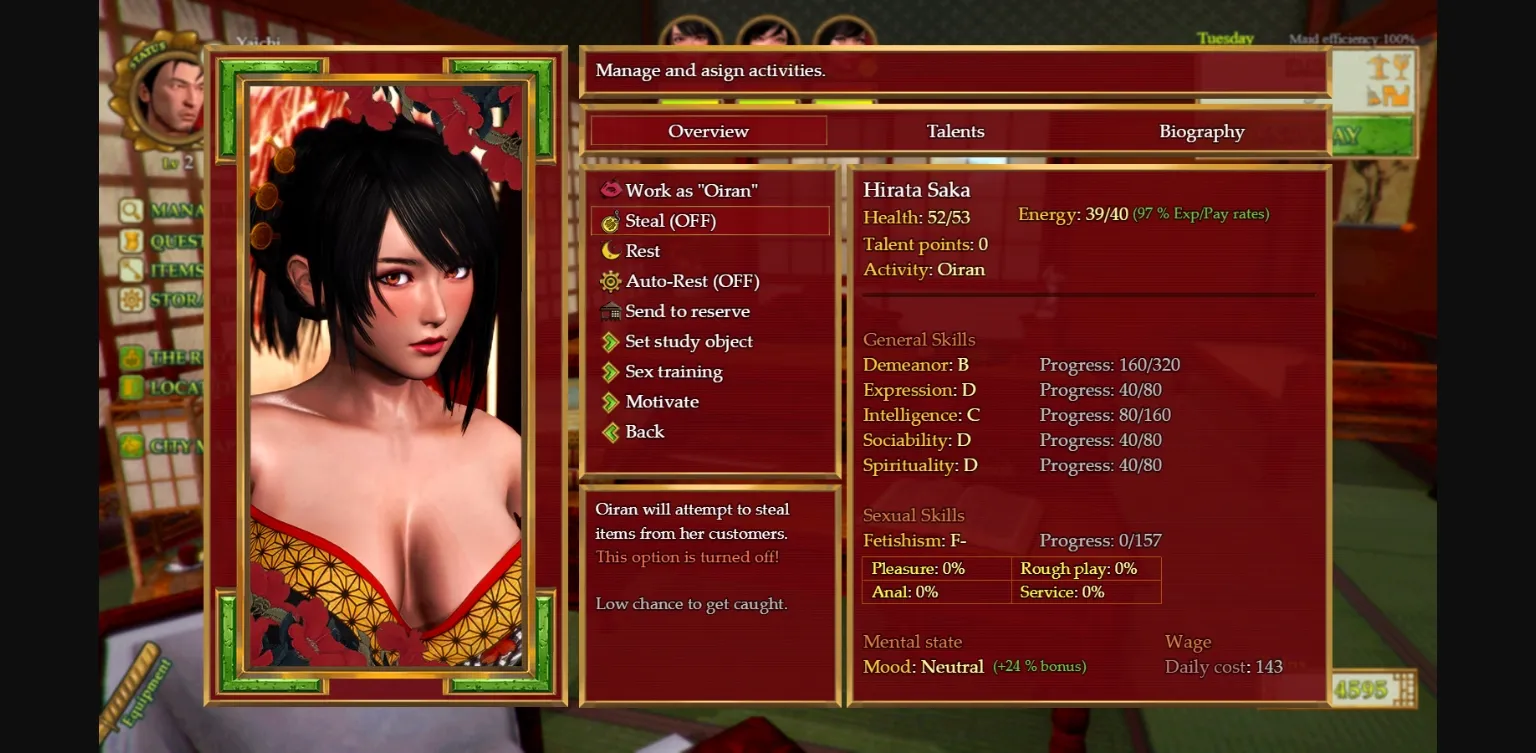Select the Work as "Oiran" lips icon
This screenshot has height=753, width=1536.
[x=612, y=190]
